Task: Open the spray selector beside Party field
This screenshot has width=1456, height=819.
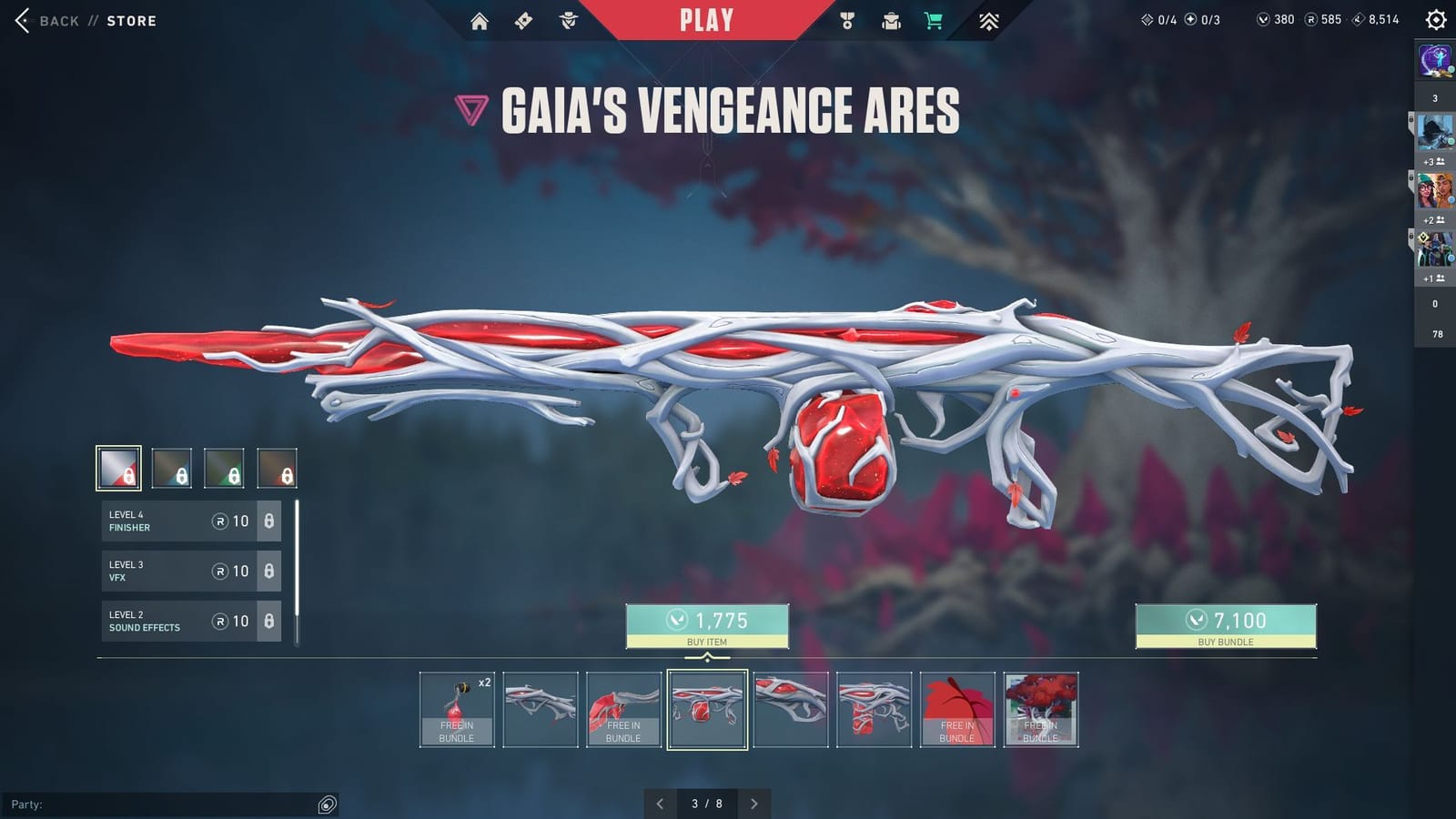Action: [x=326, y=804]
